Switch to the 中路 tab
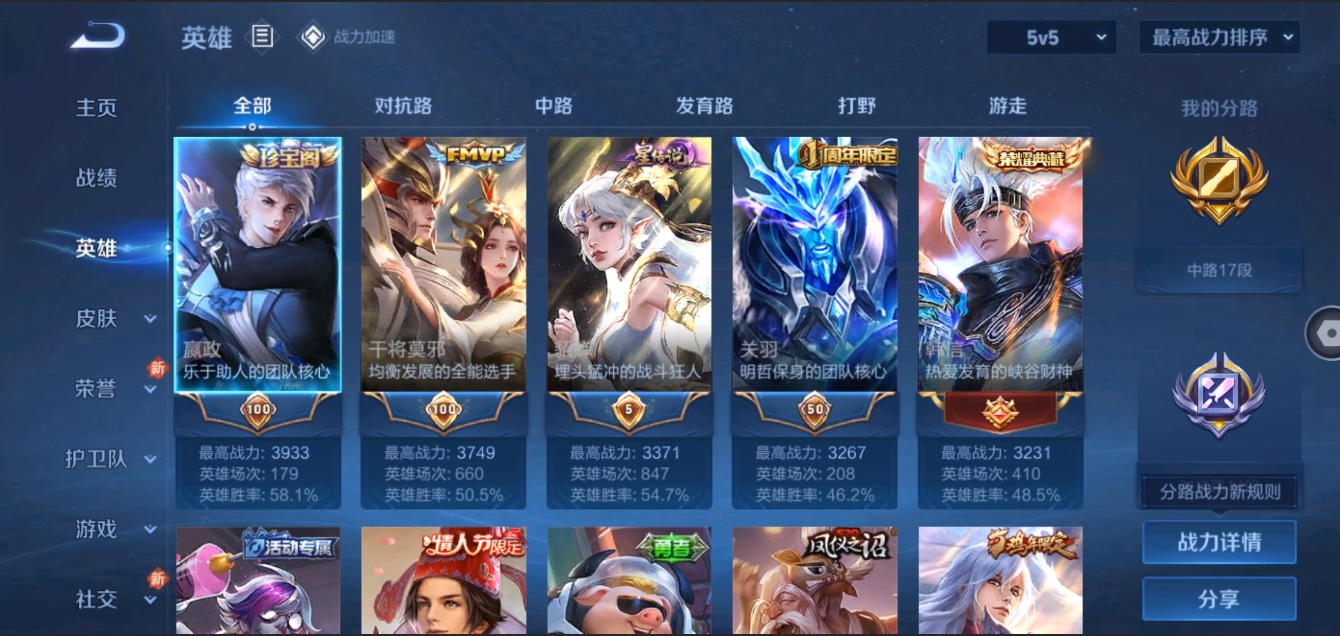The height and width of the screenshot is (636, 1340). 554,106
